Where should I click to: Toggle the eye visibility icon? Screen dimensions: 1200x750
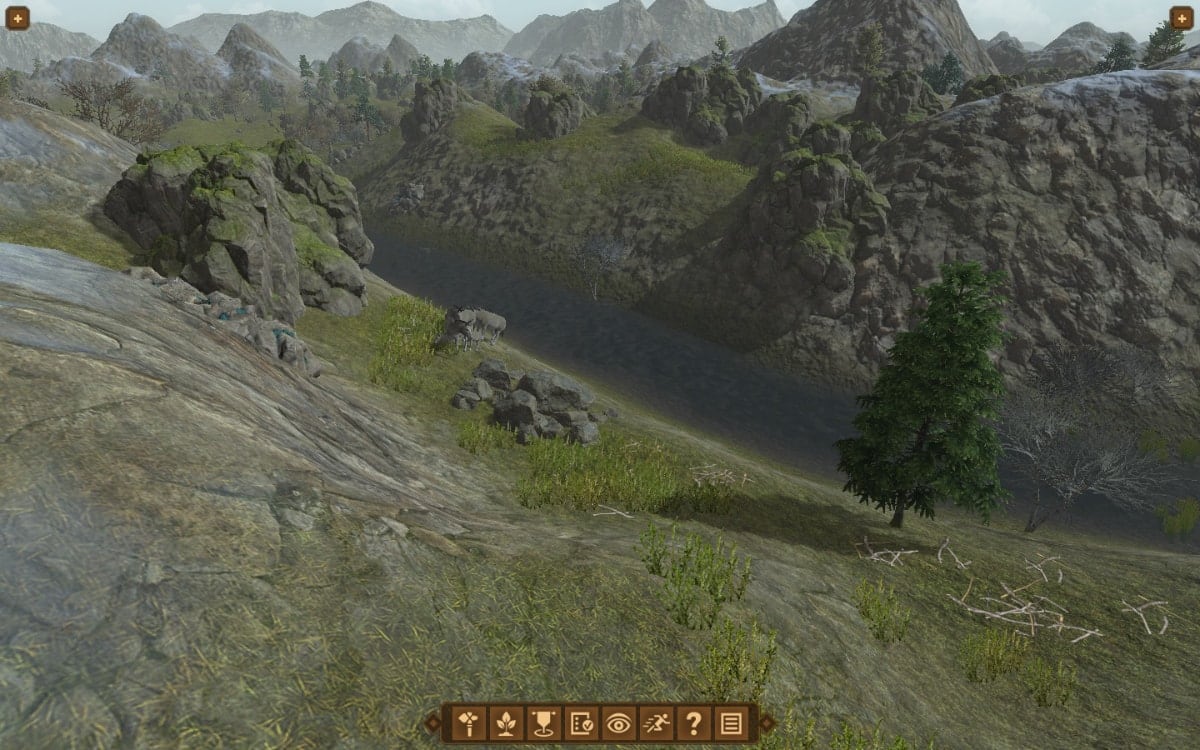coord(618,722)
